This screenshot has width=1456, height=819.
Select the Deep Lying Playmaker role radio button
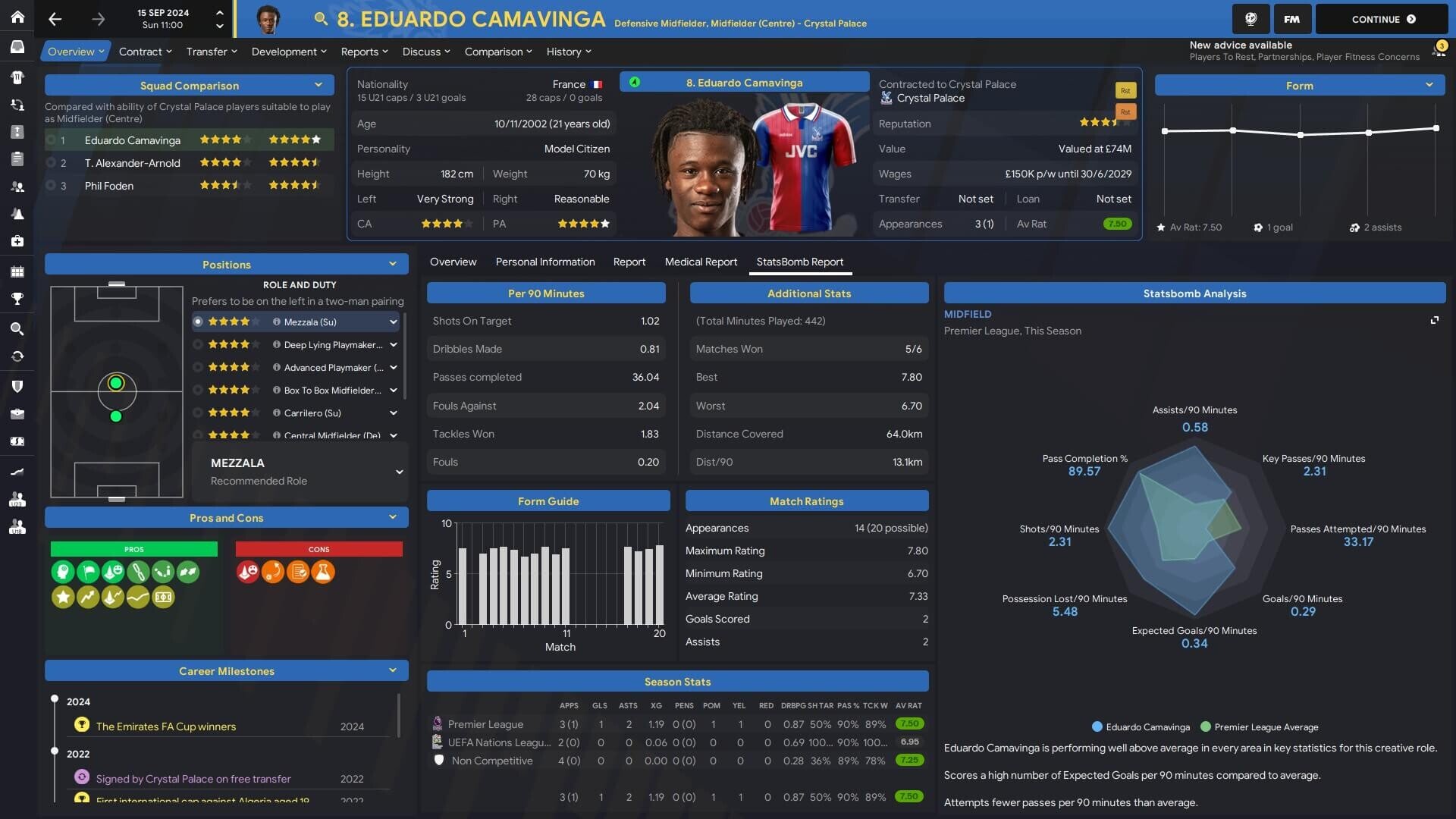click(198, 344)
